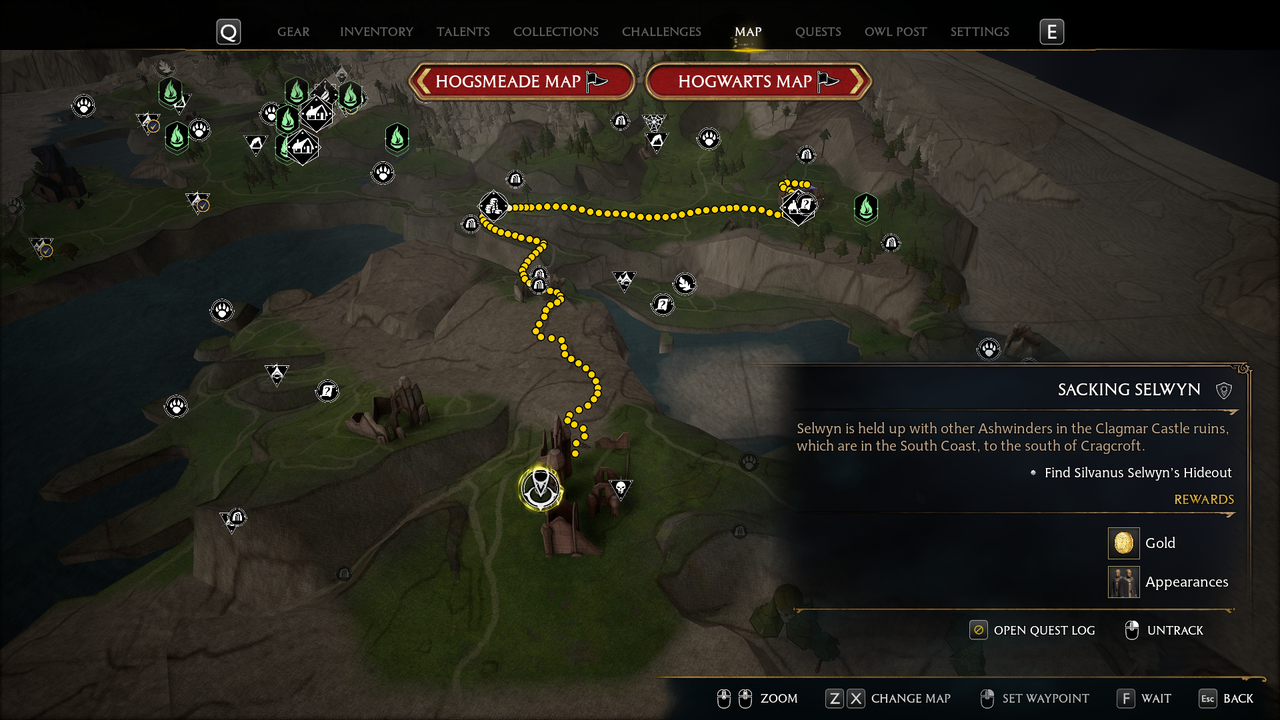Select the tracked quest marker on map
This screenshot has height=720, width=1280.
[x=541, y=489]
